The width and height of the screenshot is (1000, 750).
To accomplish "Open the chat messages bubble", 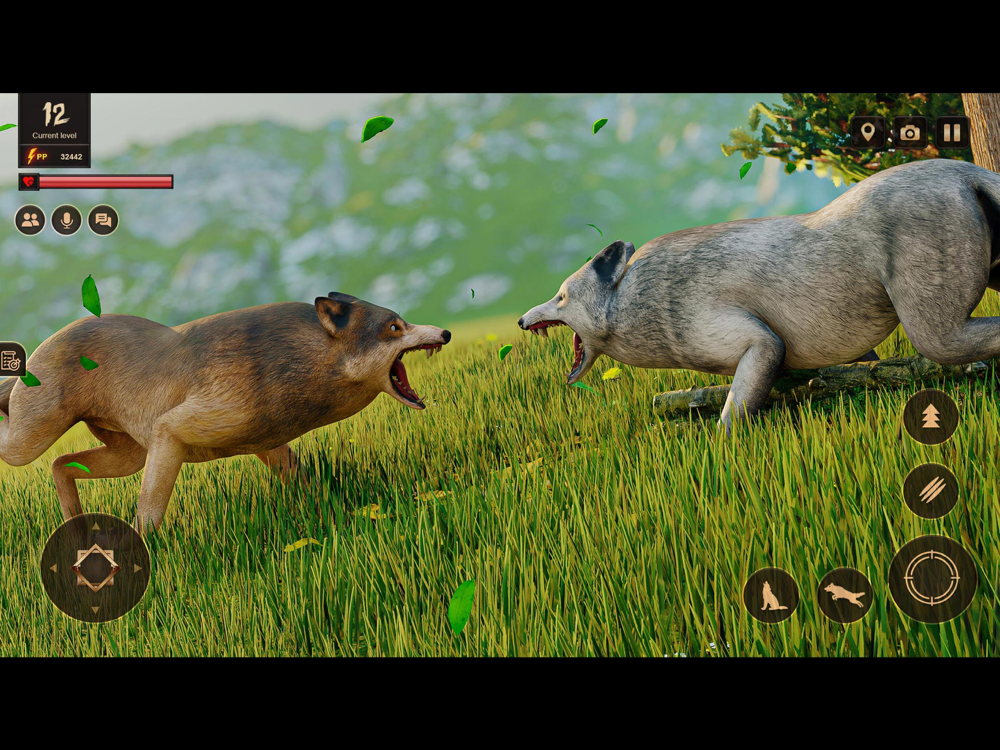I will 103,220.
